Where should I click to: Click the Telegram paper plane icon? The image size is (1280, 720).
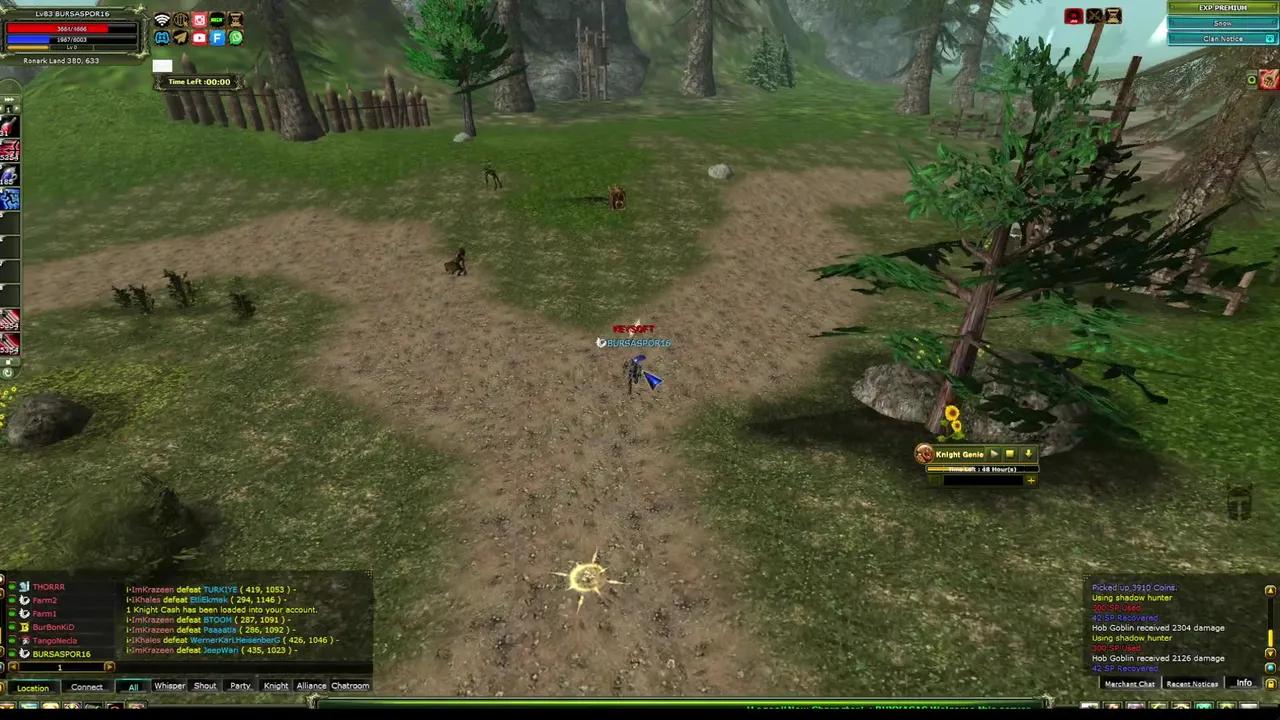(180, 38)
